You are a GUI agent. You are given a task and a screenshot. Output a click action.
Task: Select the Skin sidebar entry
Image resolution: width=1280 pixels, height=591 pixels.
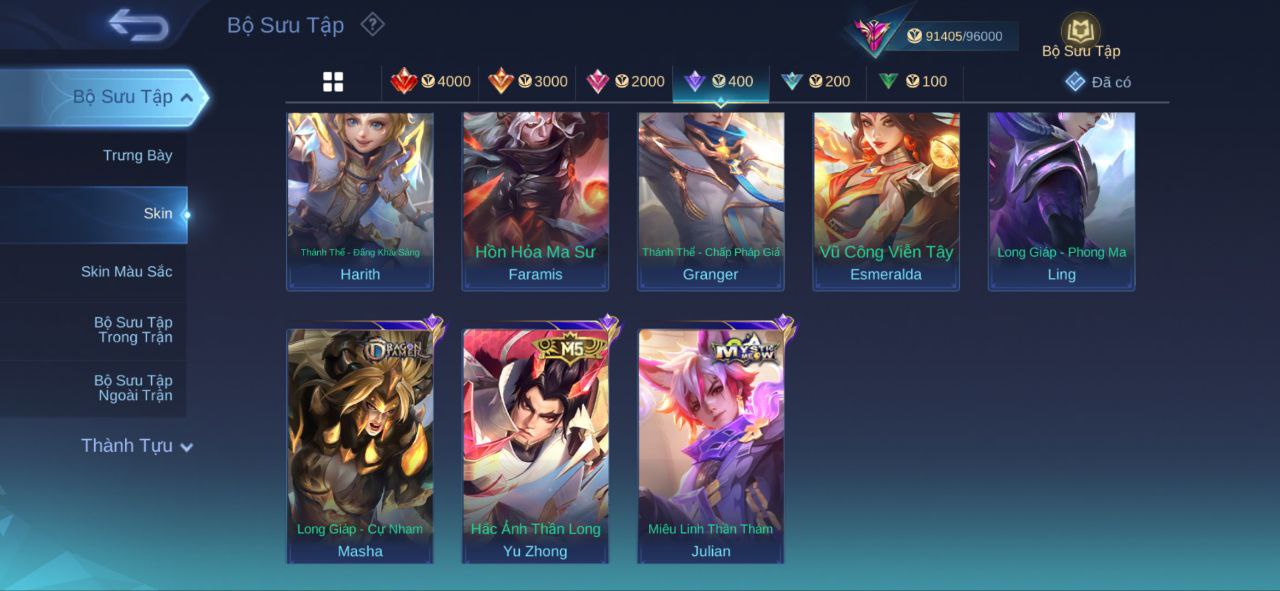[x=157, y=213]
